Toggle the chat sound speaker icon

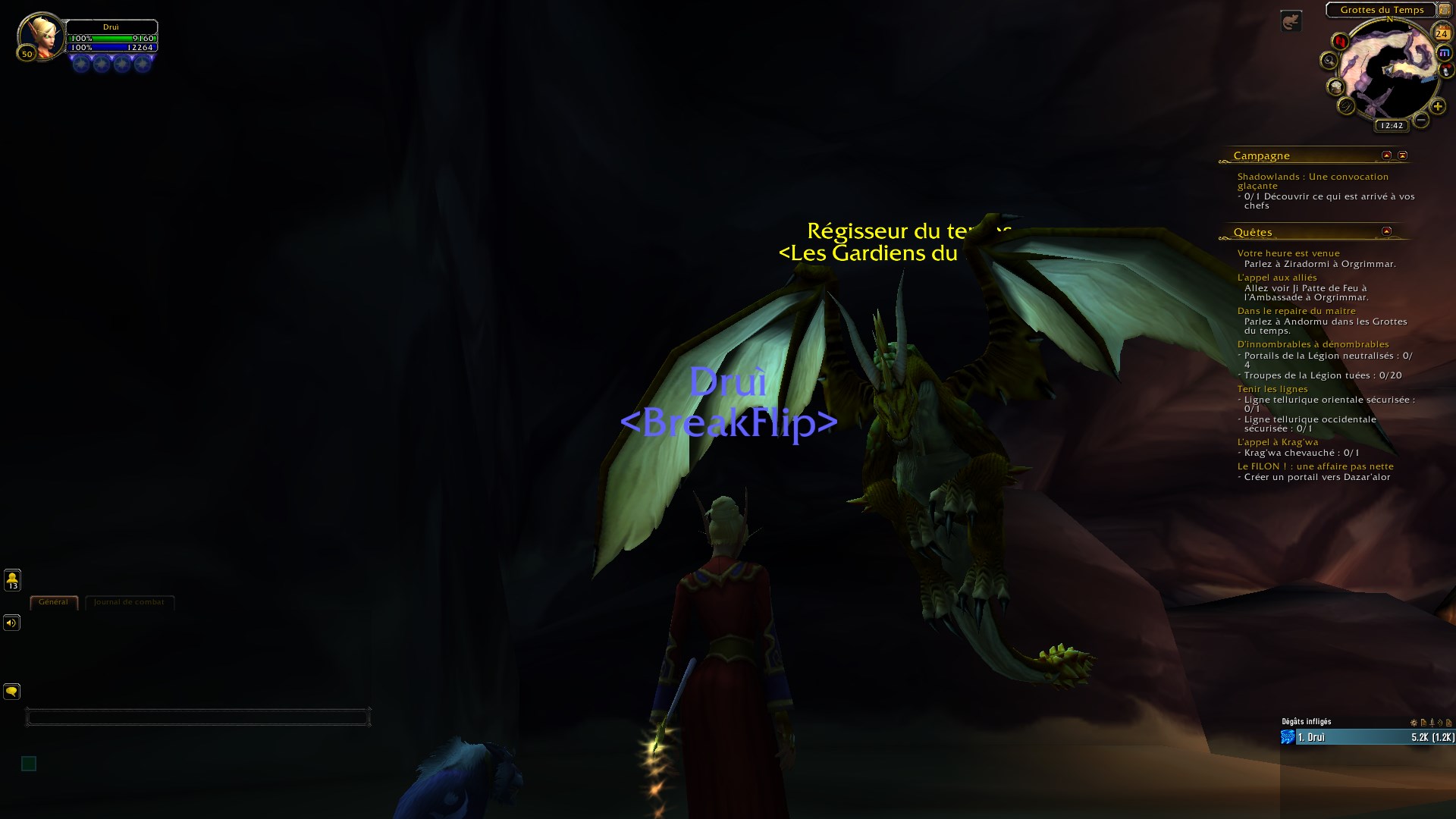(11, 623)
